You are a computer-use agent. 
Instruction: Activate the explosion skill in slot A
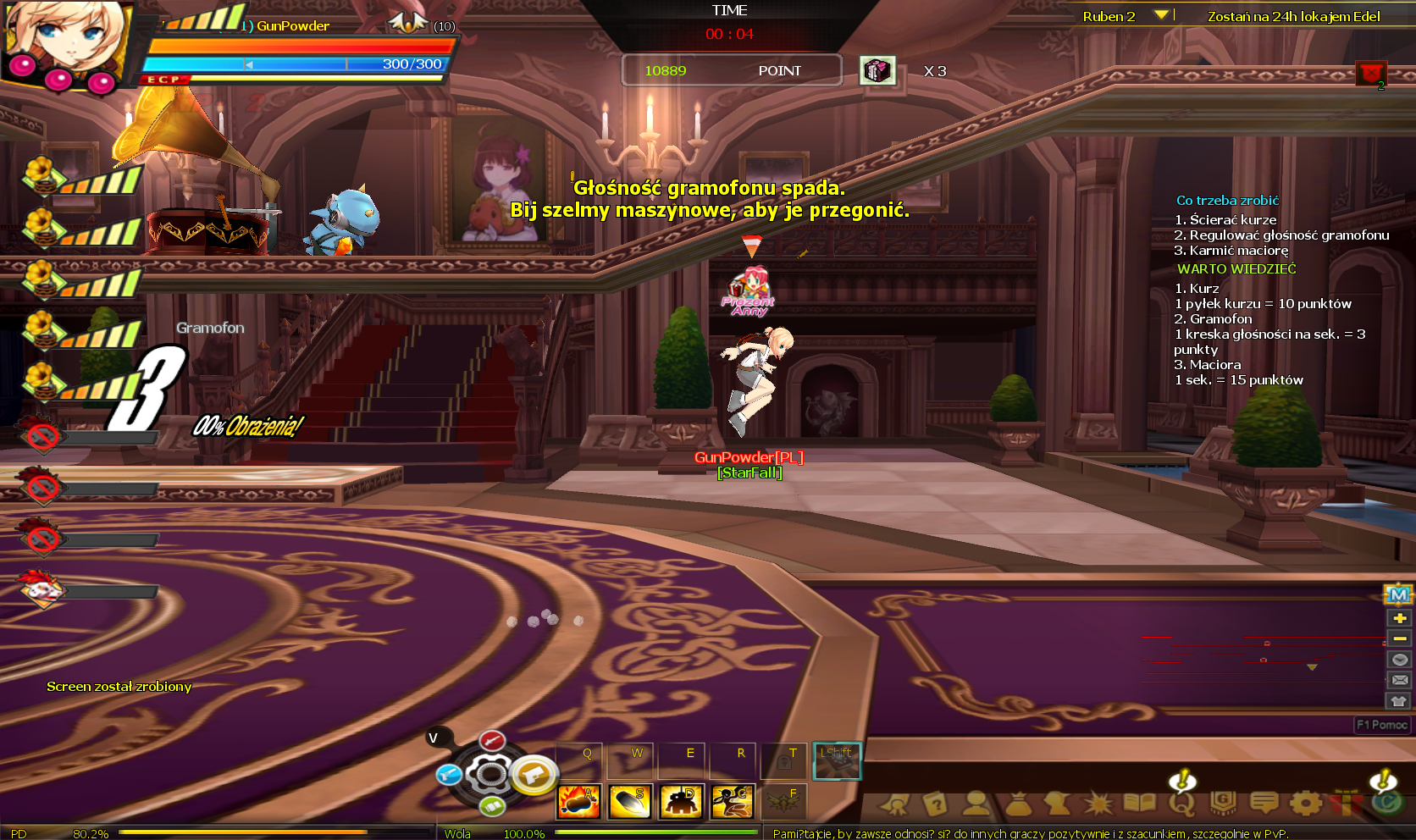(x=578, y=801)
